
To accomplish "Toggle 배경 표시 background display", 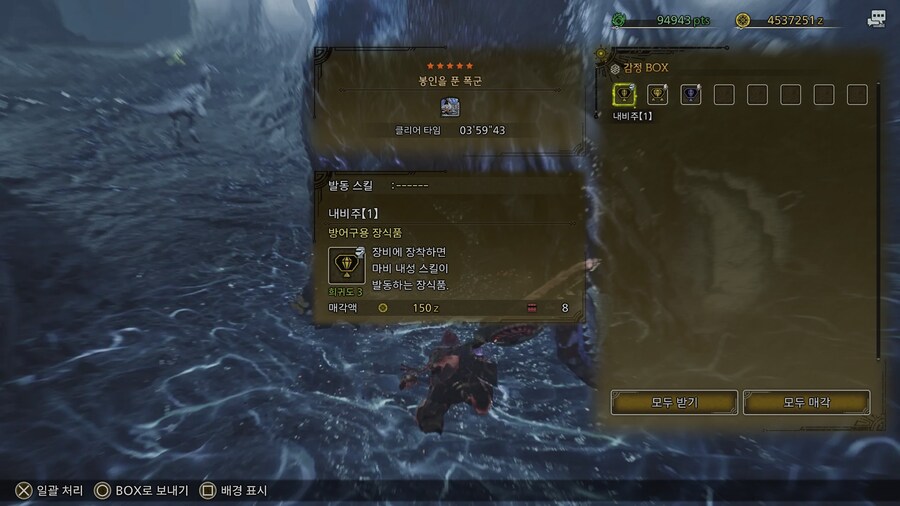I will 236,491.
